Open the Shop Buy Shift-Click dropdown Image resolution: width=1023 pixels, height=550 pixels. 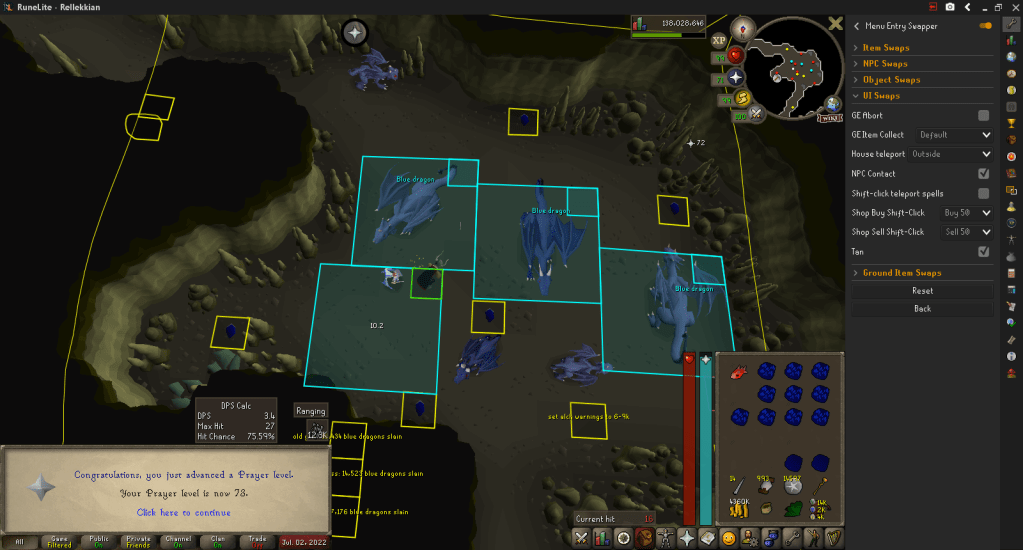[964, 213]
